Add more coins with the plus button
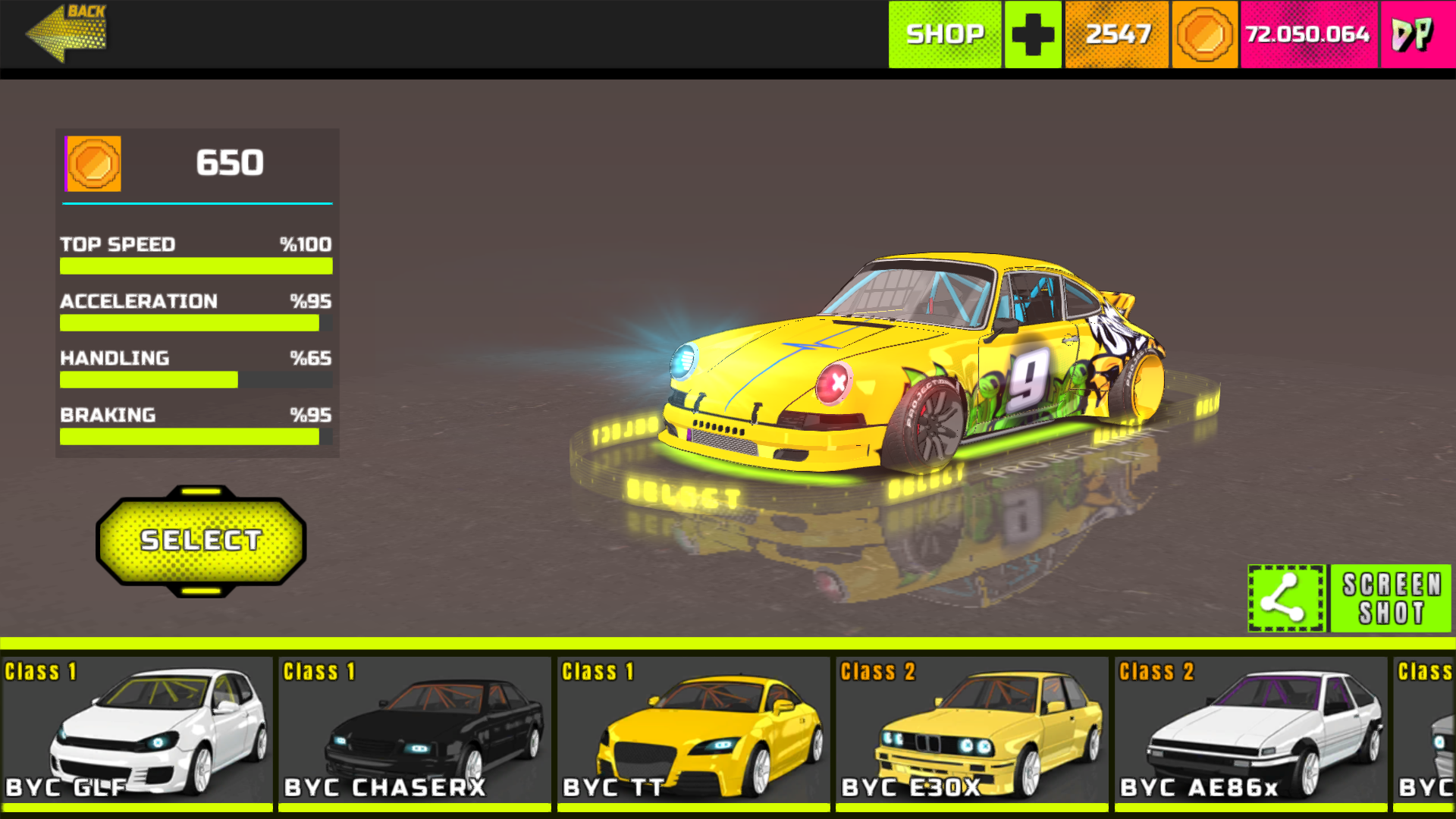Screen dimensions: 1456x819 pyautogui.click(x=1033, y=34)
